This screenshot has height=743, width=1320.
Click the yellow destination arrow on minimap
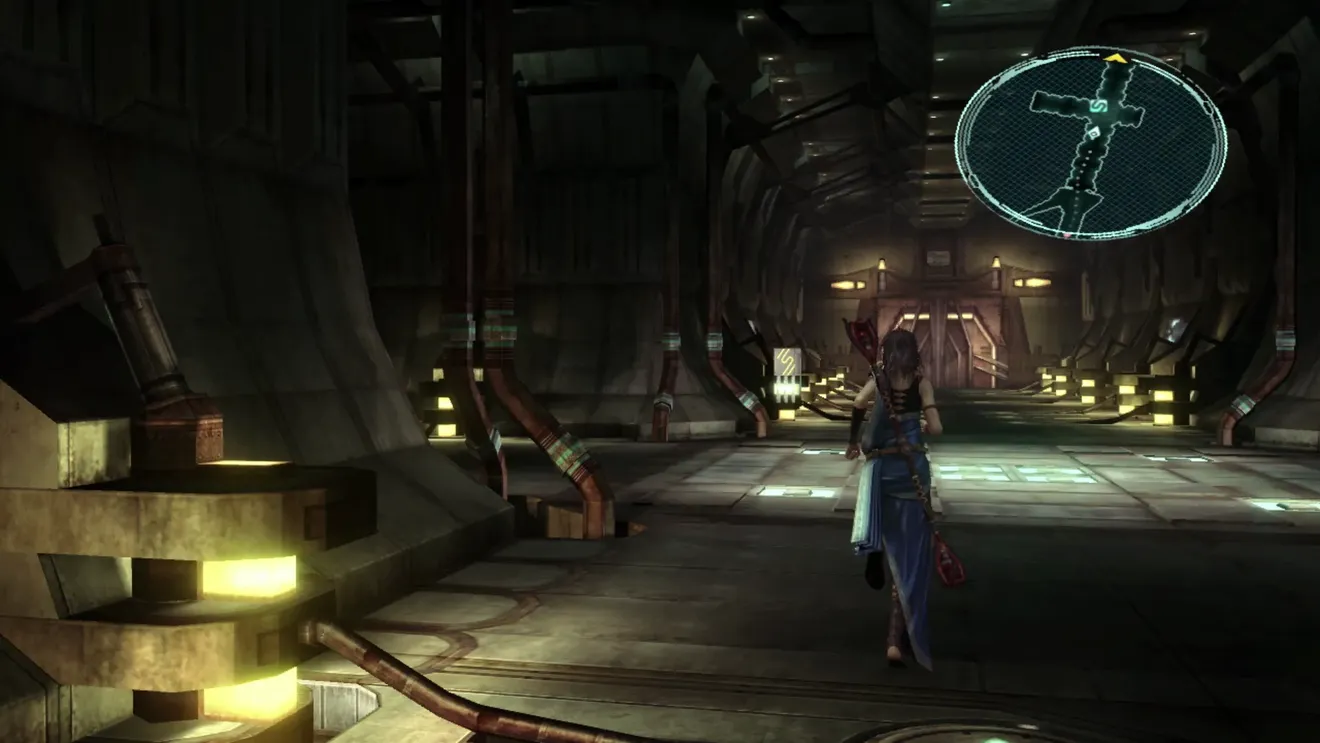point(1116,59)
